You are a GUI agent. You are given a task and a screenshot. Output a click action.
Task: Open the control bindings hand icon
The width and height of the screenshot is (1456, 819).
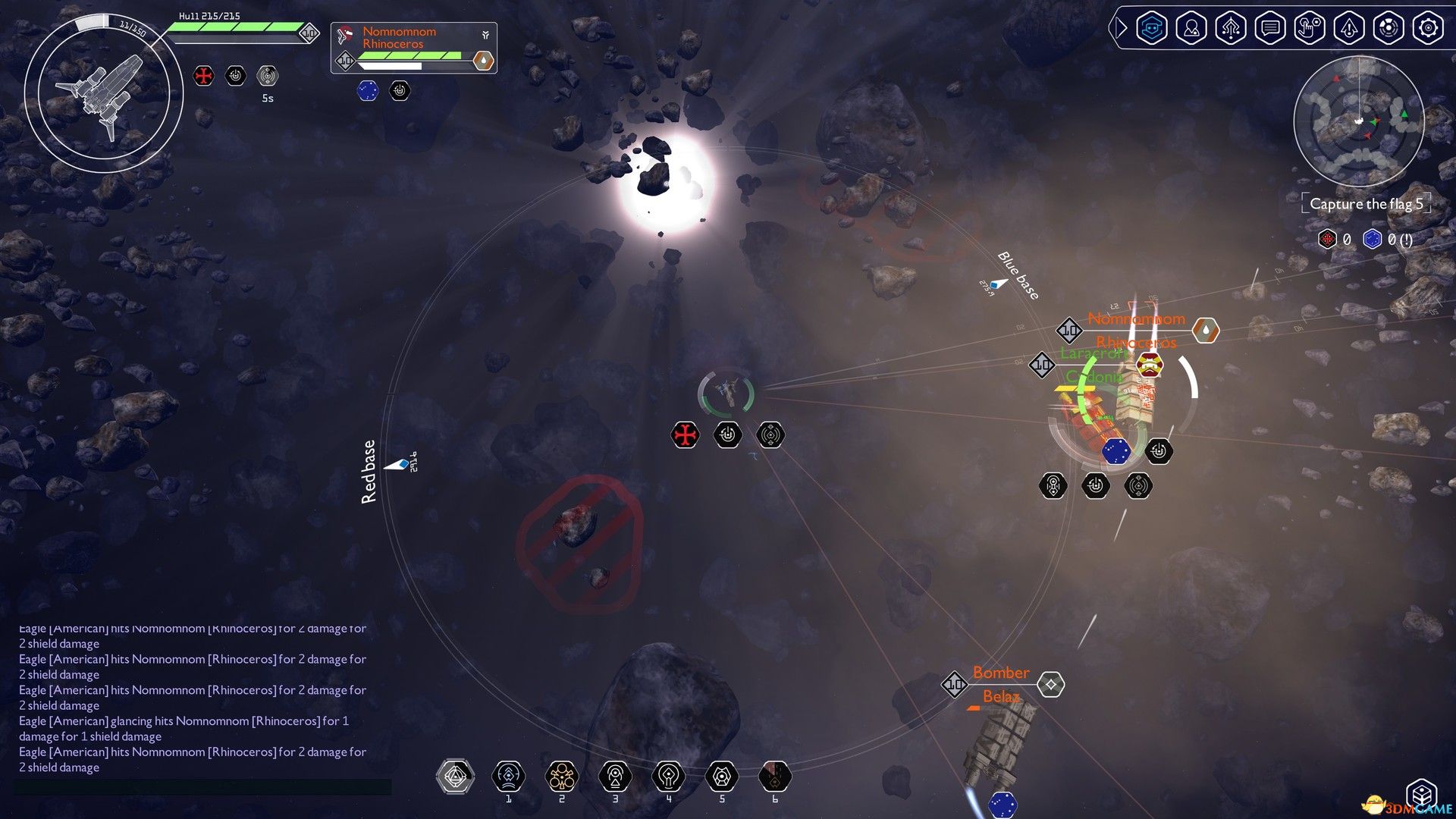[x=1310, y=28]
